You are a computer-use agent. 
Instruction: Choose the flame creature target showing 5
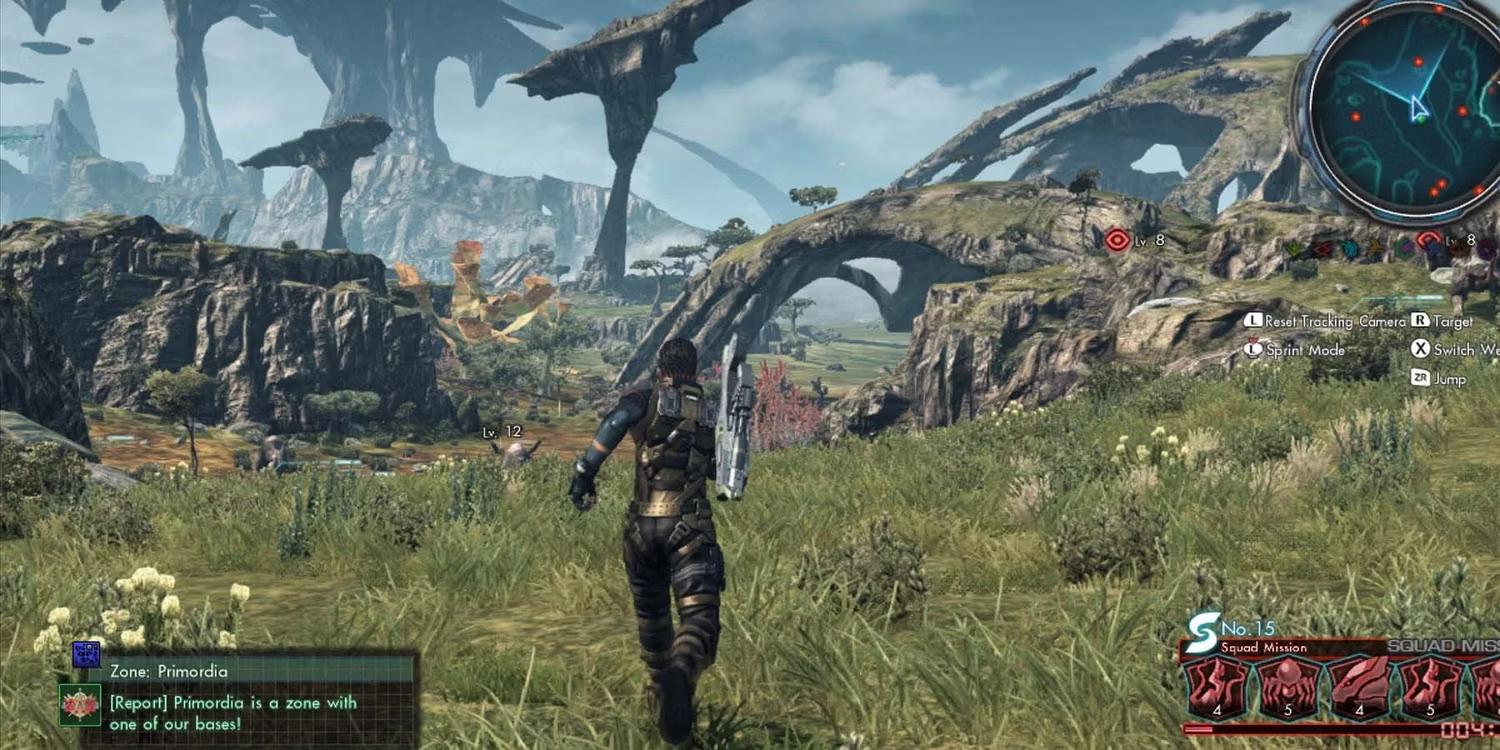tap(1430, 688)
